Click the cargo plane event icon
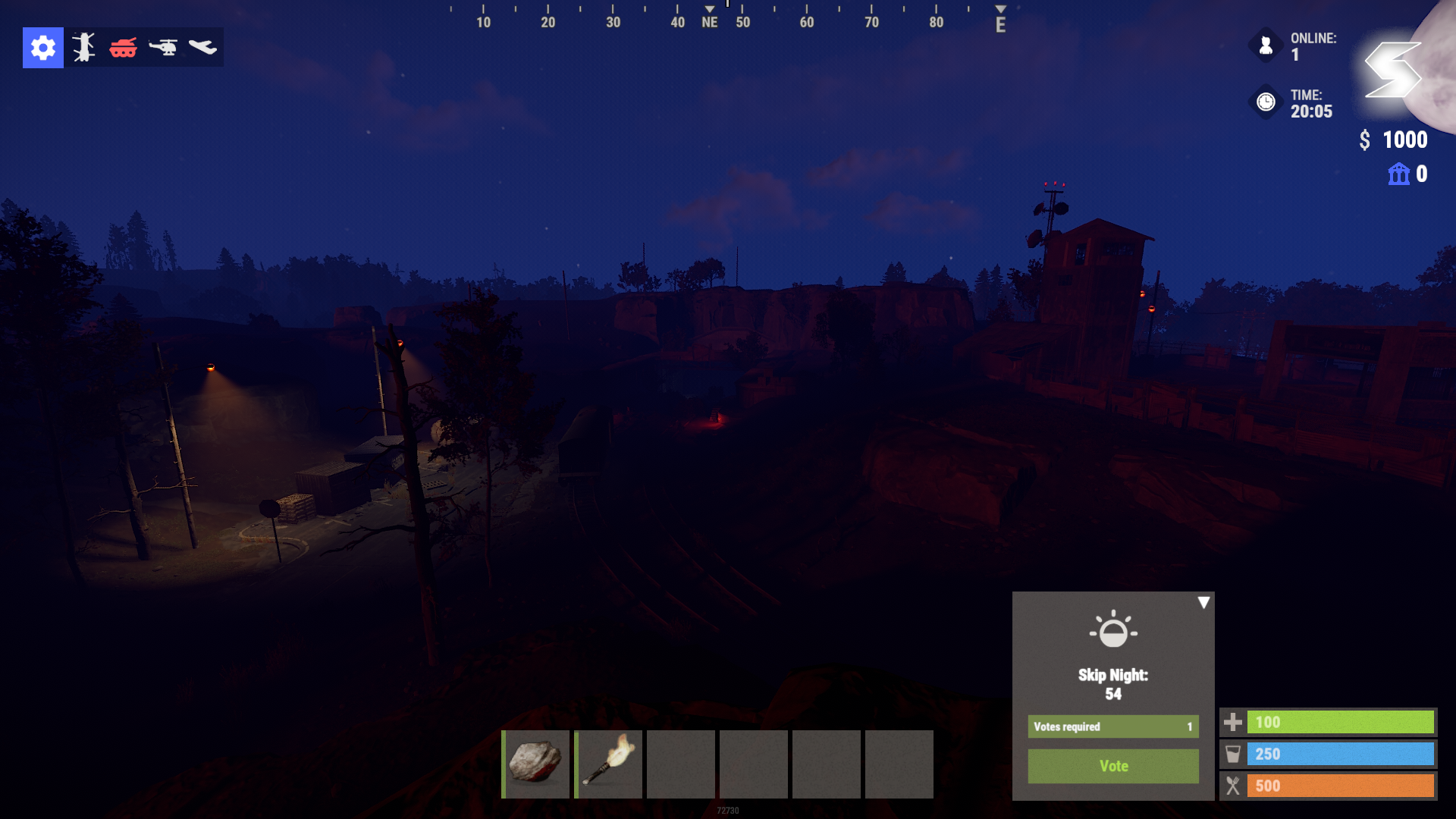 click(x=202, y=48)
